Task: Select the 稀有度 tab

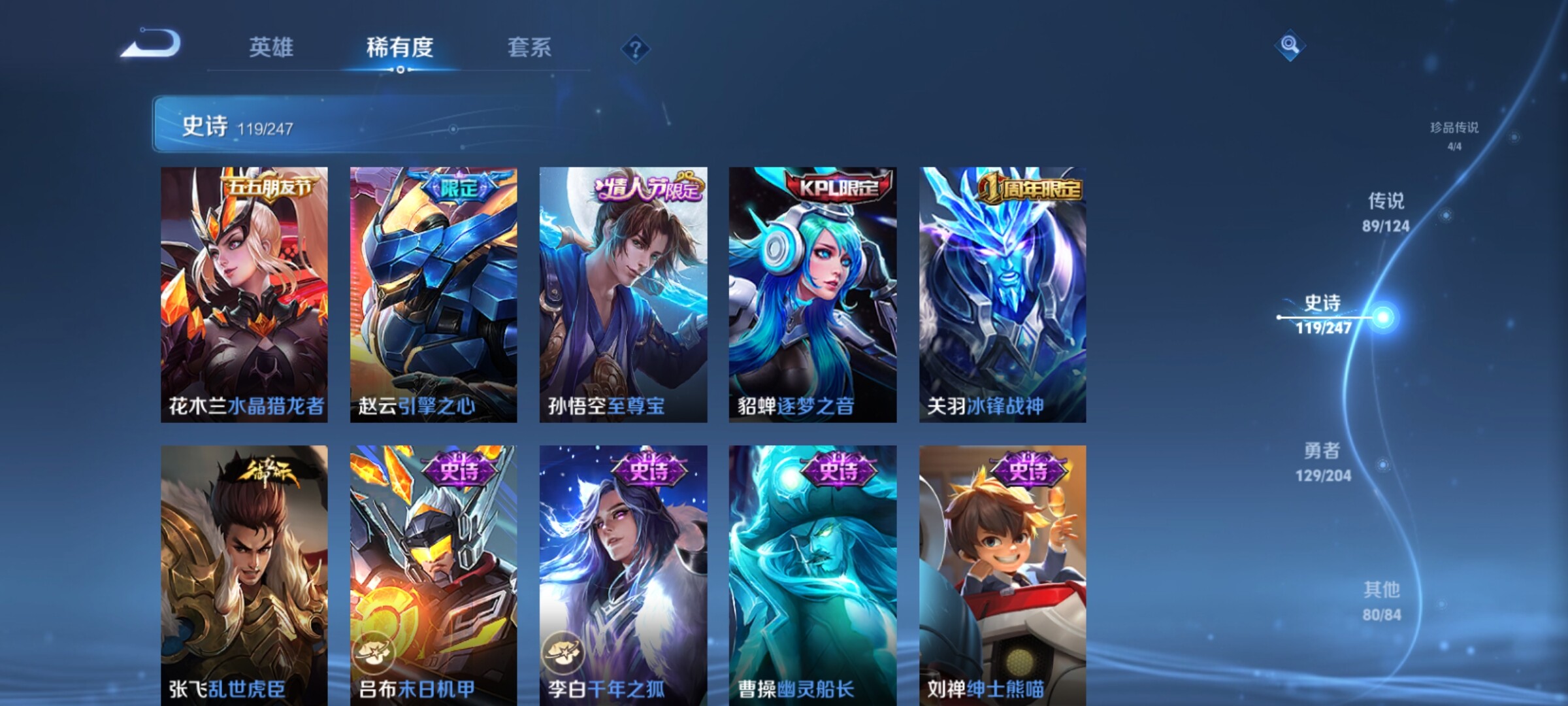Action: coord(400,47)
